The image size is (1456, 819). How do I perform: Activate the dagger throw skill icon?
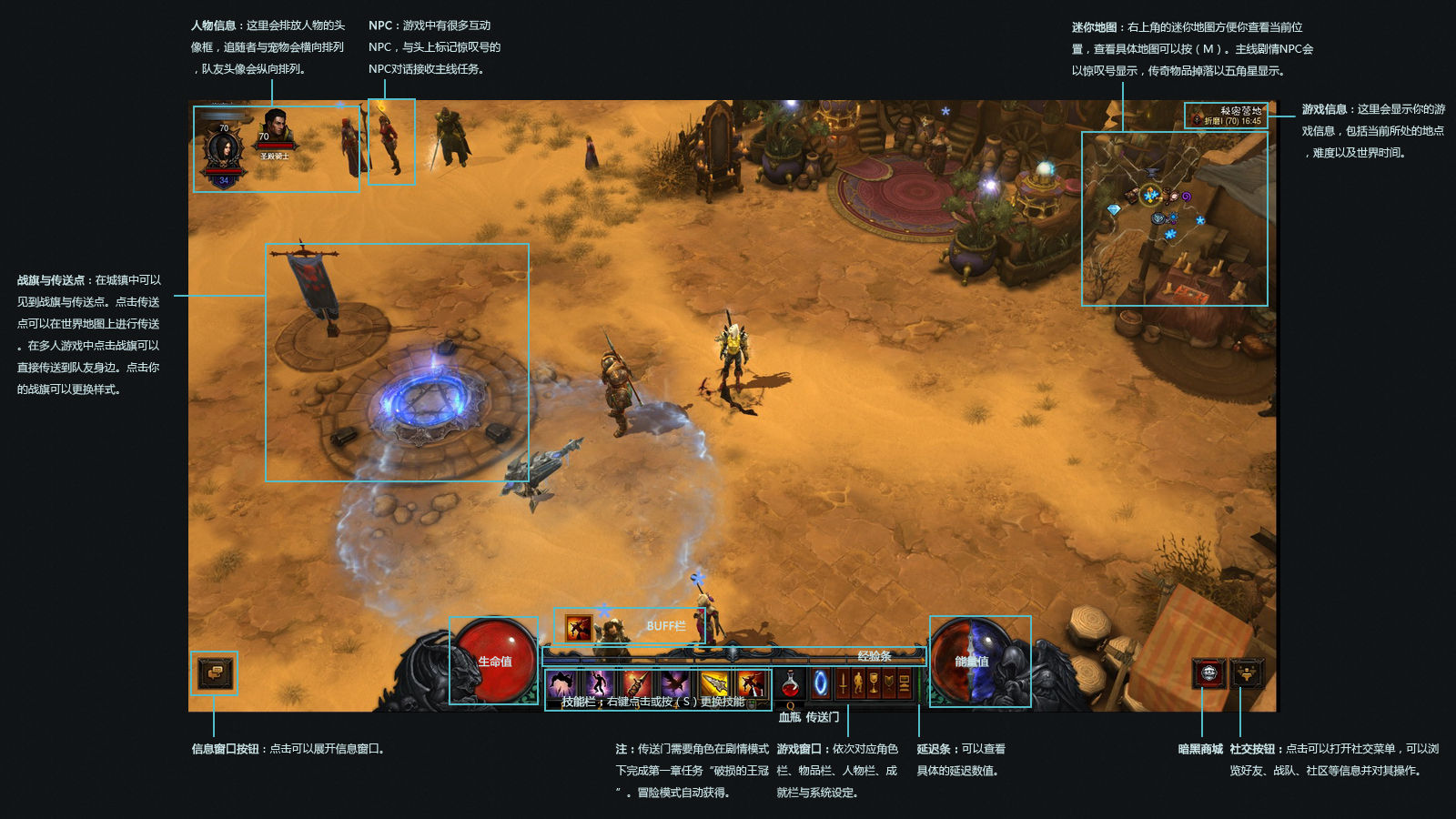tap(637, 683)
